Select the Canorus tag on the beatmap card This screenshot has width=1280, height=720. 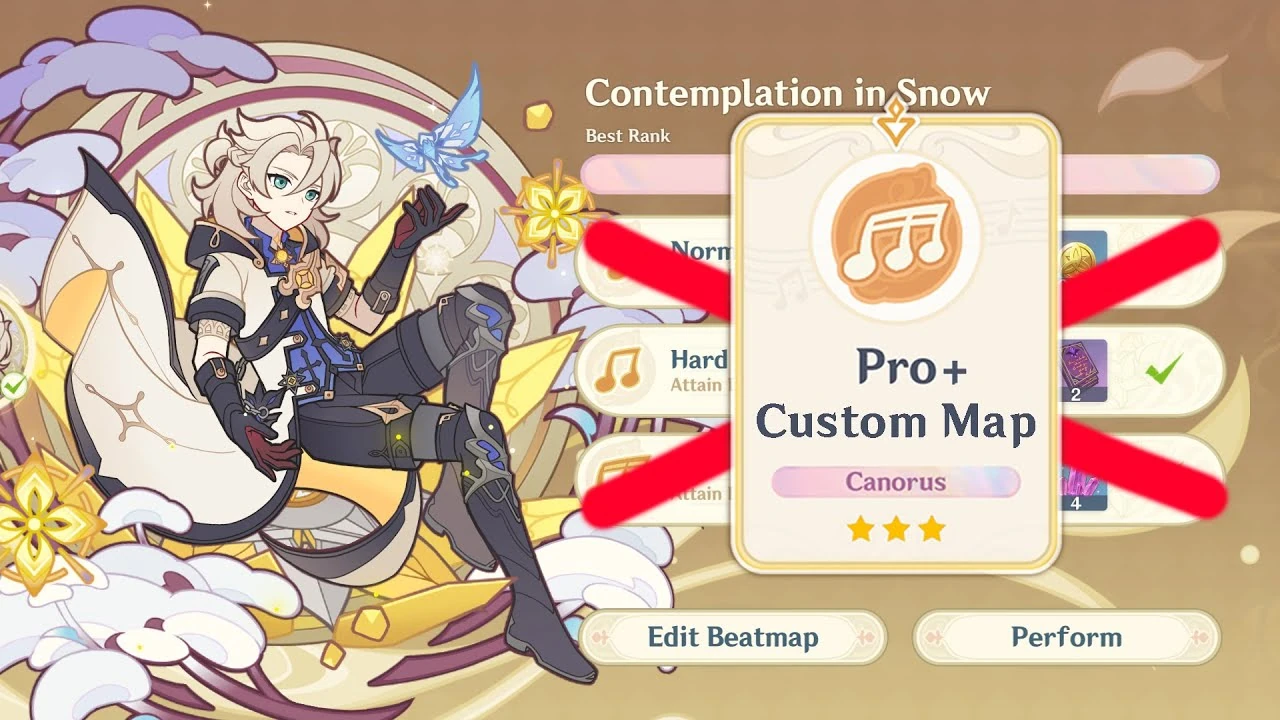click(x=895, y=482)
